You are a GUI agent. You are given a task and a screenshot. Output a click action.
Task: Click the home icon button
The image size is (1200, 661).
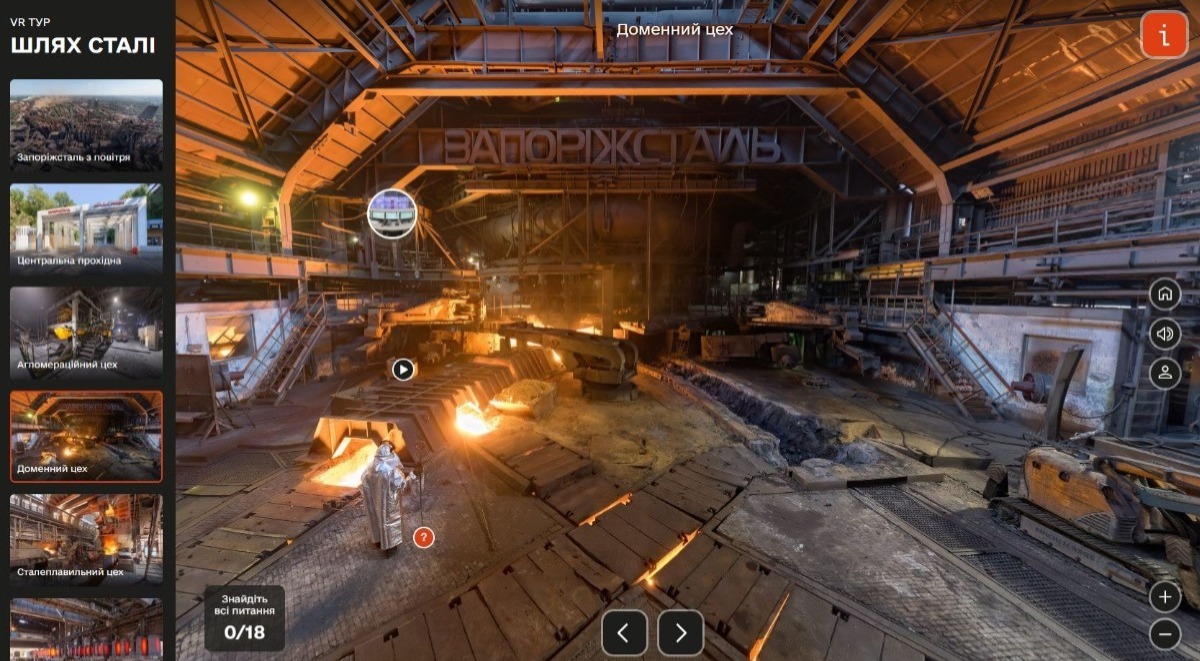[x=1164, y=294]
